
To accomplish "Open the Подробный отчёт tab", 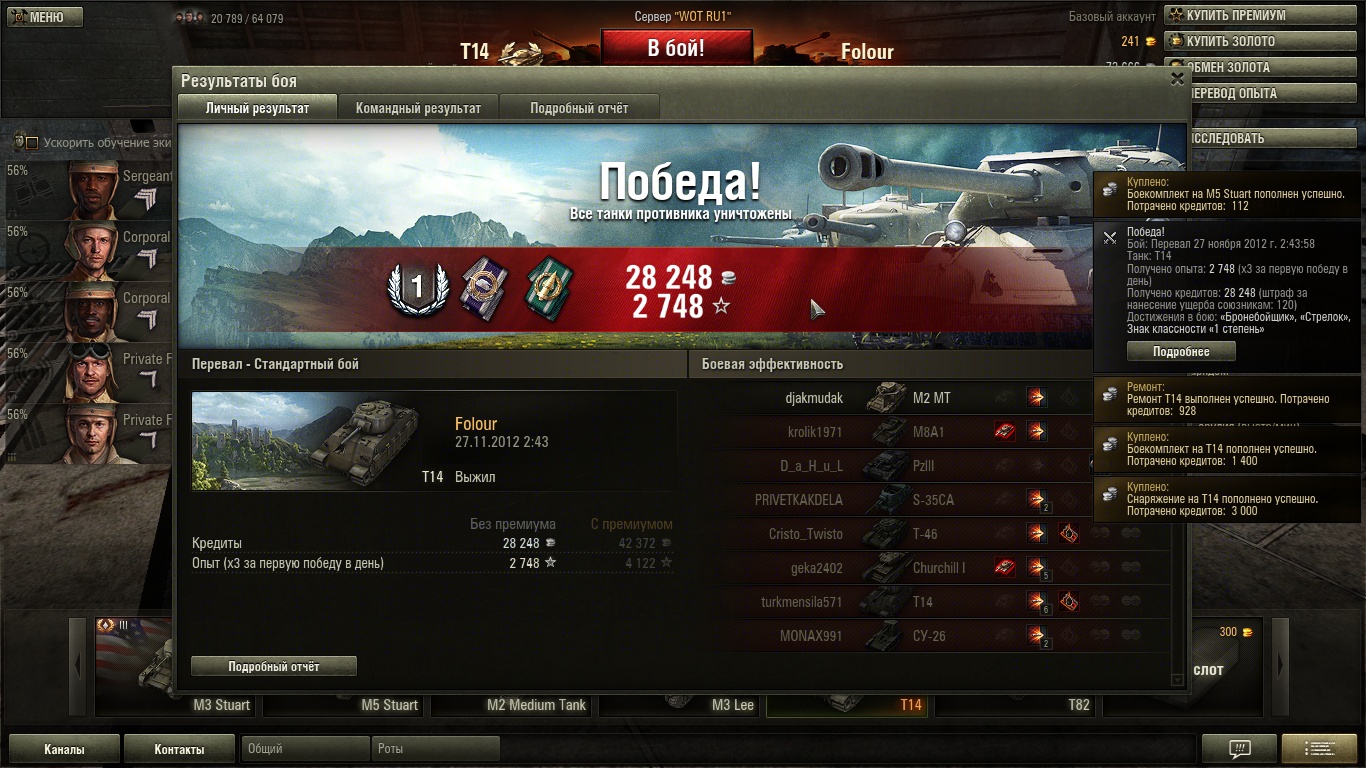I will (579, 108).
